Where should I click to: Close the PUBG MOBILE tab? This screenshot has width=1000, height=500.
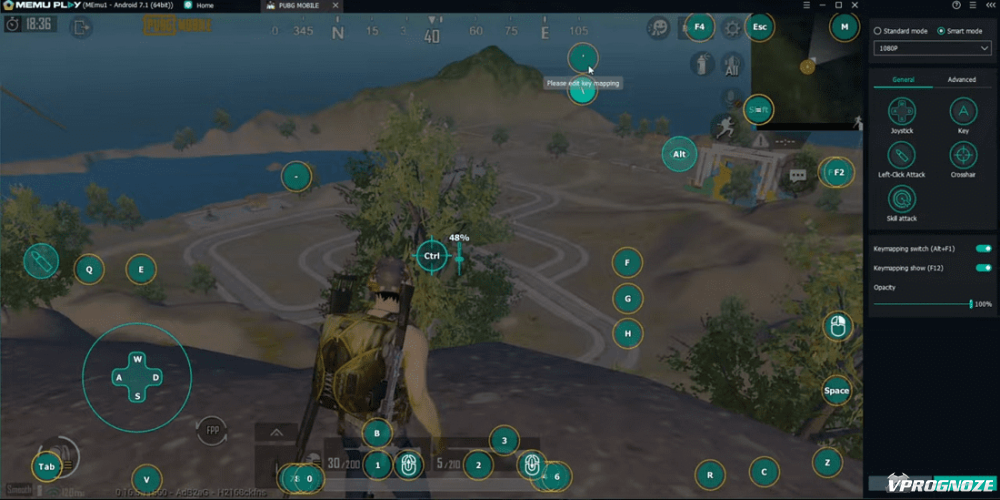334,6
